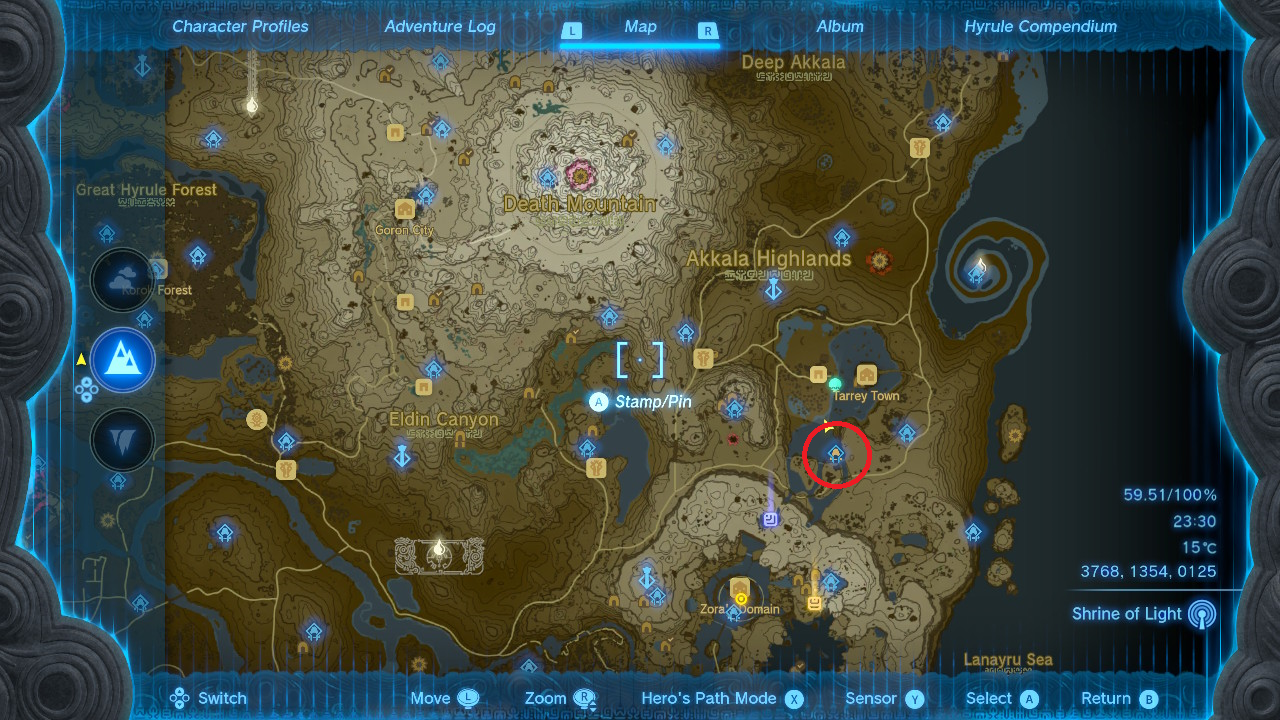1280x720 pixels.
Task: Select the red flower marker in Akkala Highlands
Action: [x=881, y=261]
